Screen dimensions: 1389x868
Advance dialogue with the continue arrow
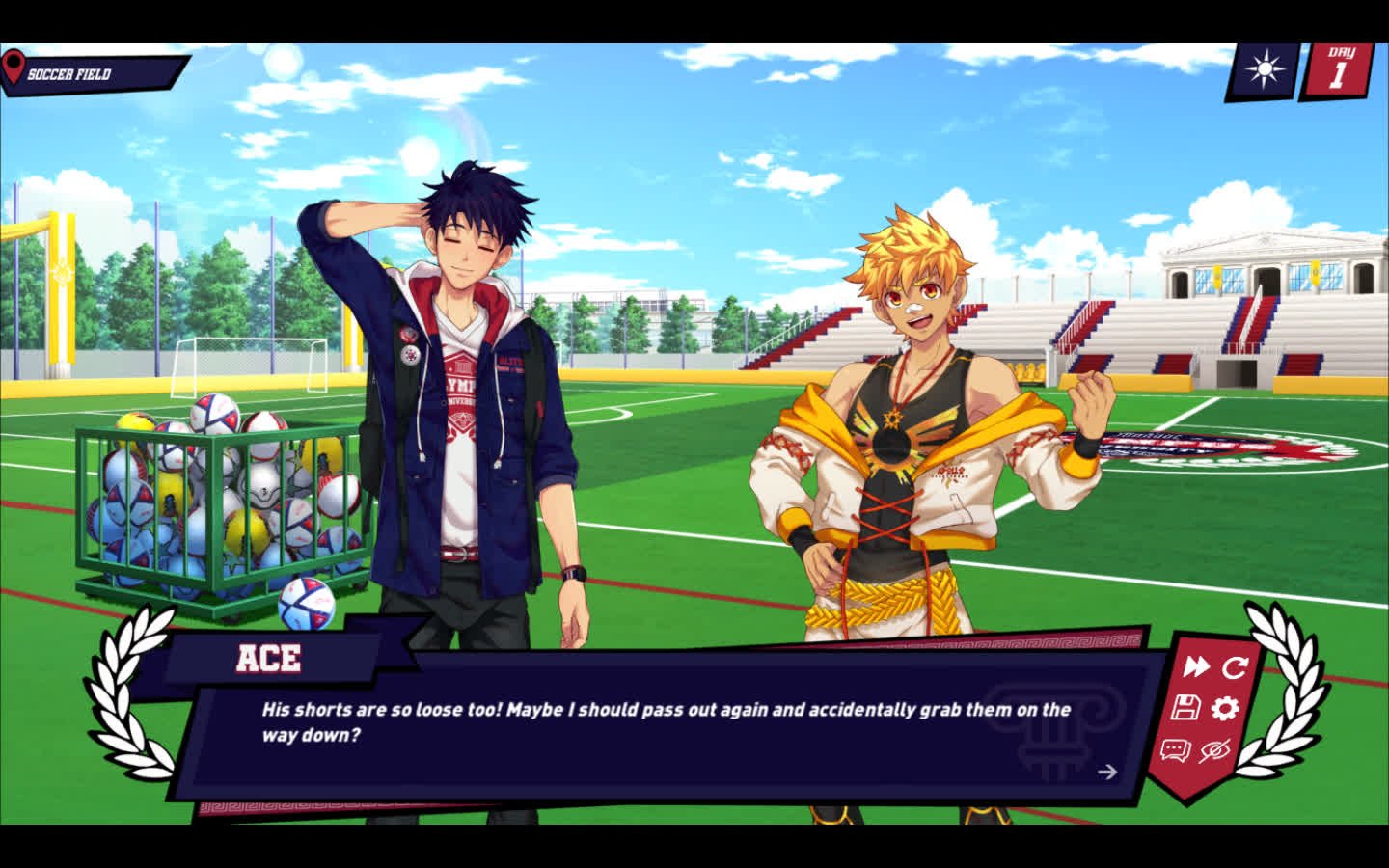click(x=1107, y=772)
